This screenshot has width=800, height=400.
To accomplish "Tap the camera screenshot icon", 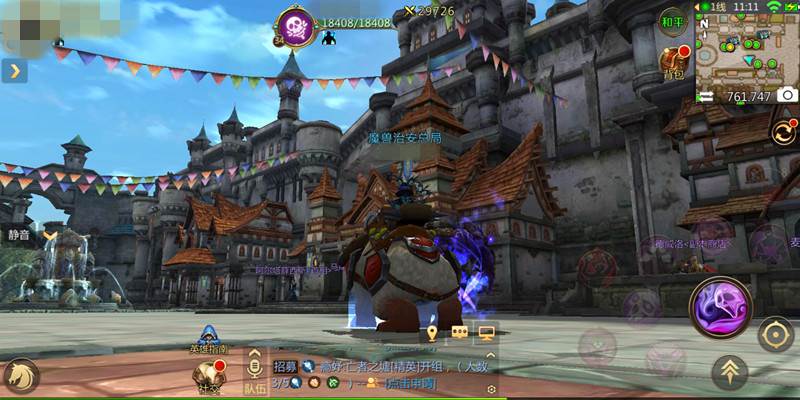I will coord(788,95).
